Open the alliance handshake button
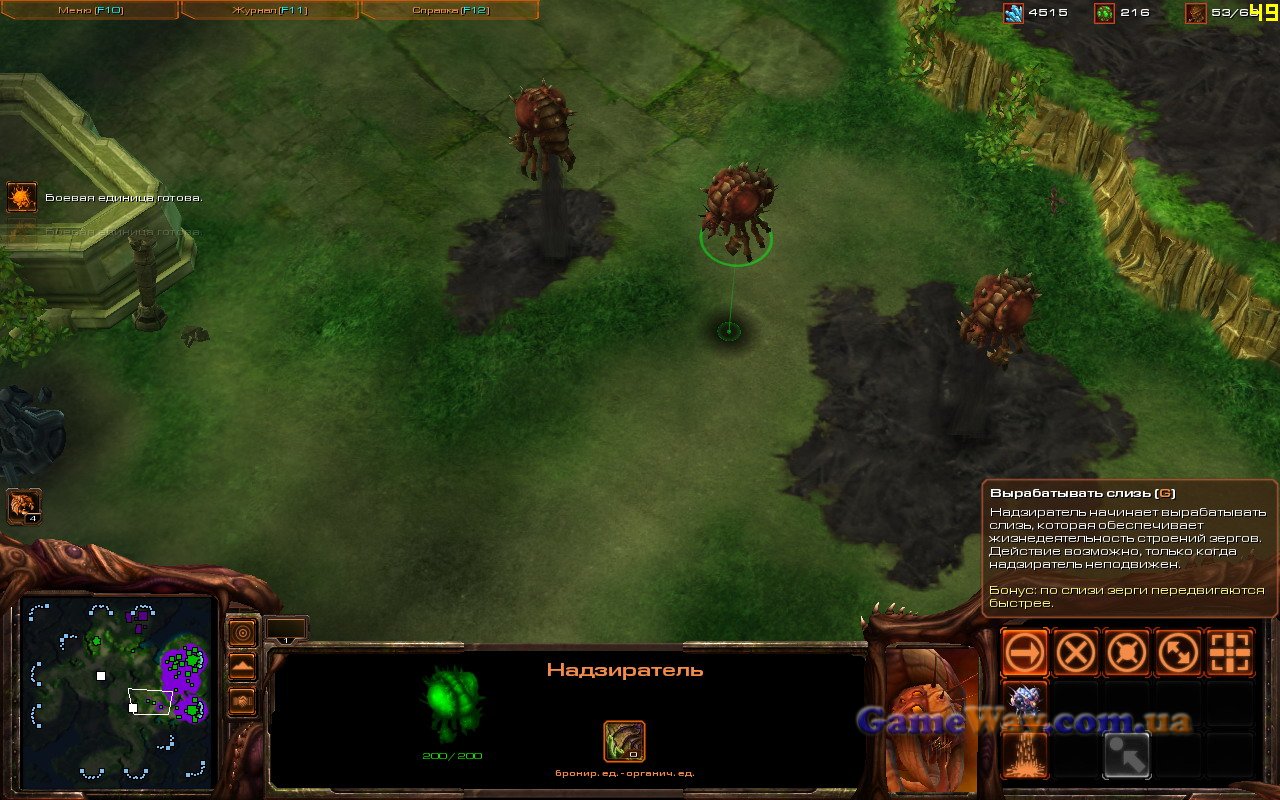This screenshot has height=800, width=1280. (x=242, y=701)
